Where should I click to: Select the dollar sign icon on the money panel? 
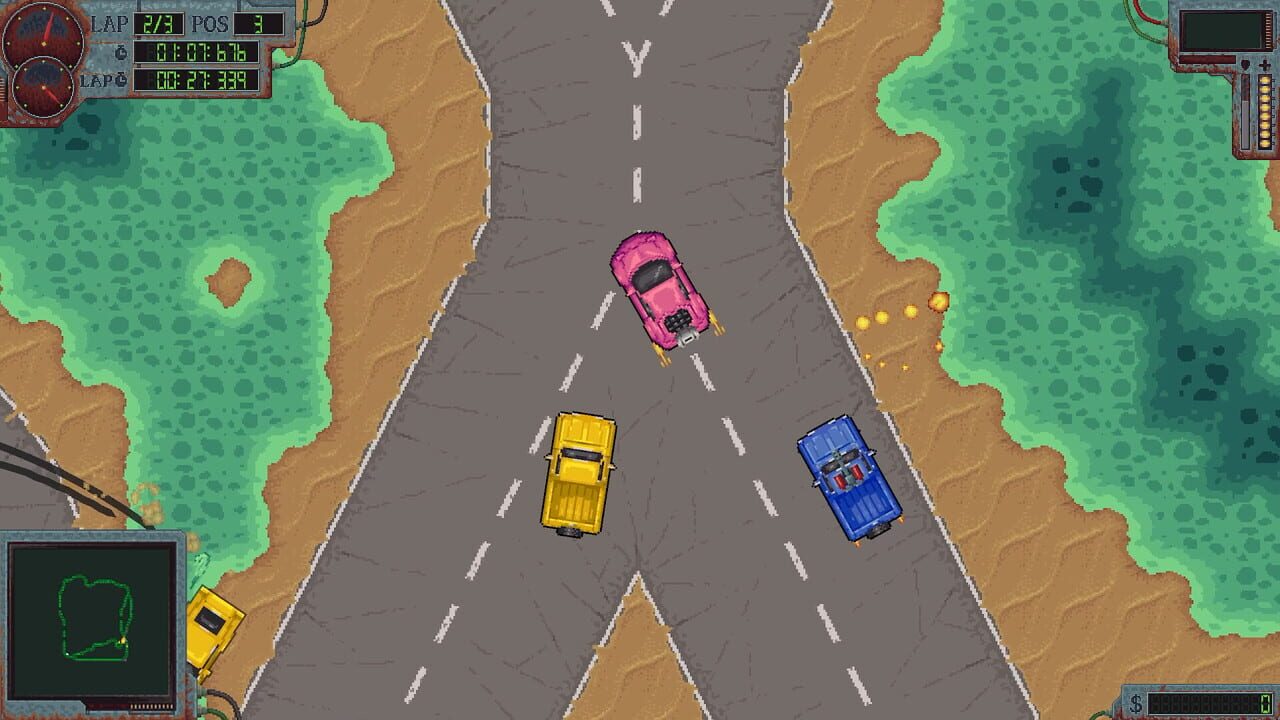click(1135, 701)
